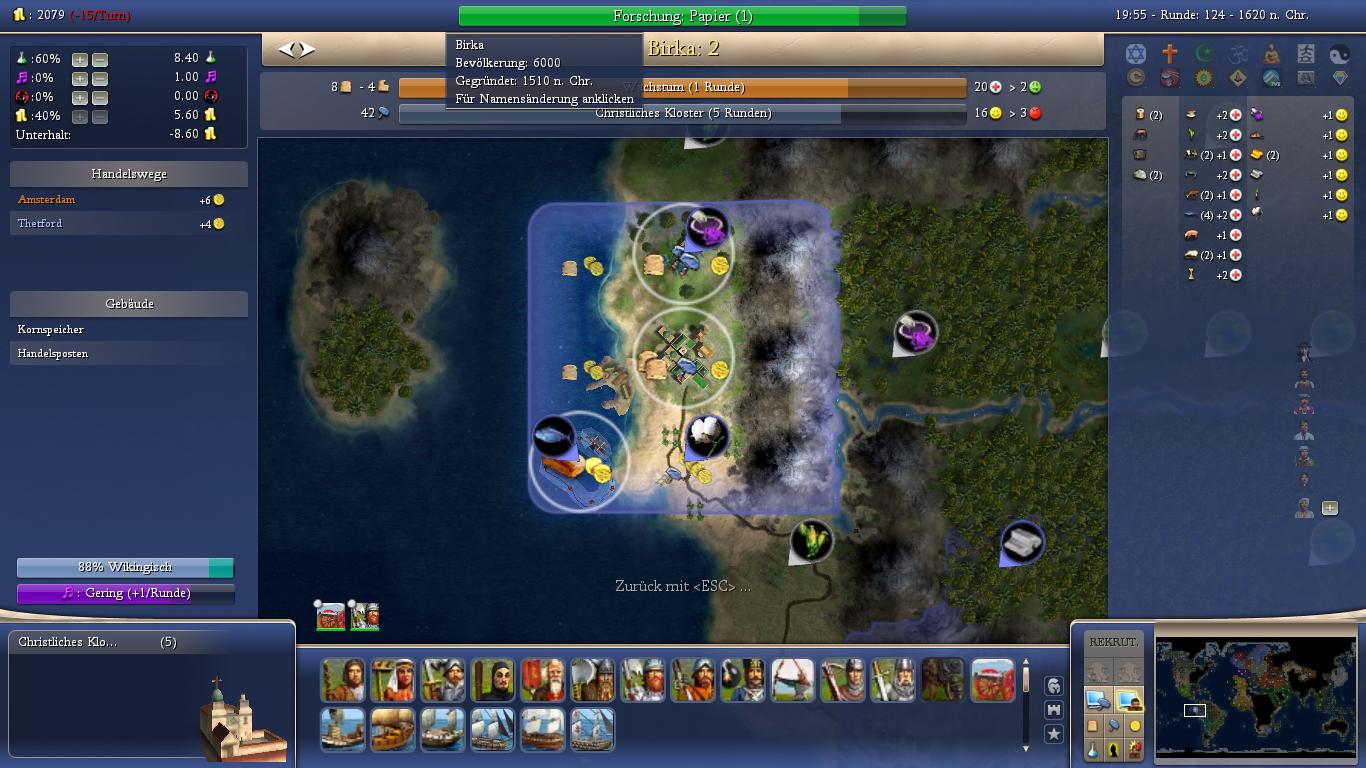
Task: Click the star filter button beside build list
Action: pyautogui.click(x=1053, y=734)
